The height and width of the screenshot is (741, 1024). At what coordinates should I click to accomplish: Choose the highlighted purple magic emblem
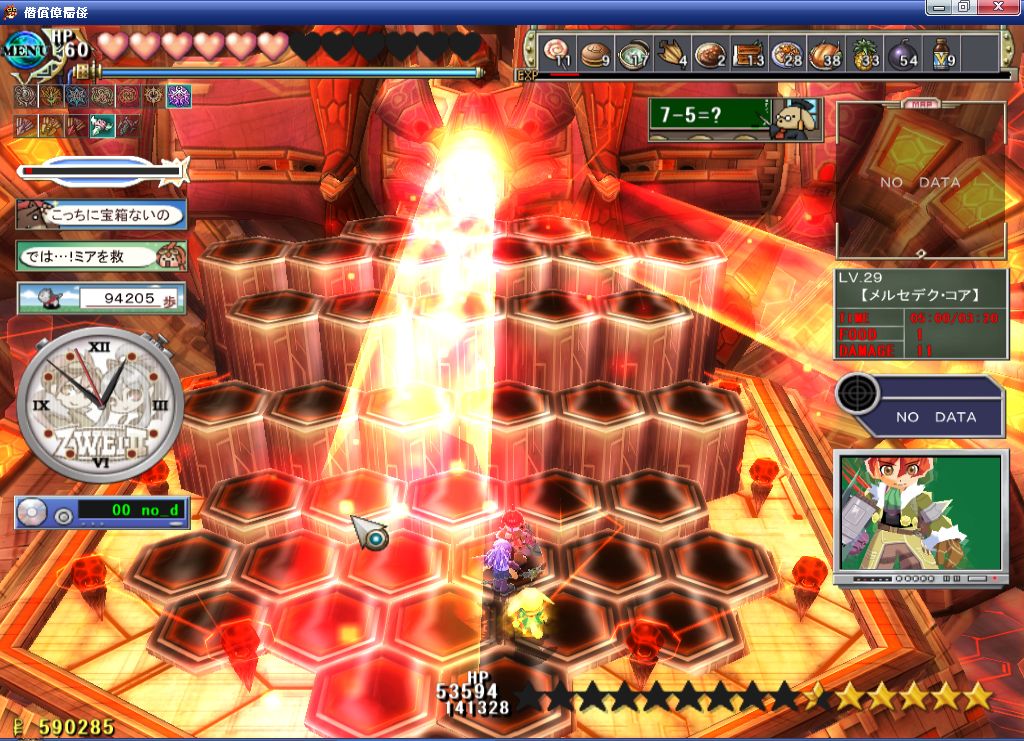[179, 97]
